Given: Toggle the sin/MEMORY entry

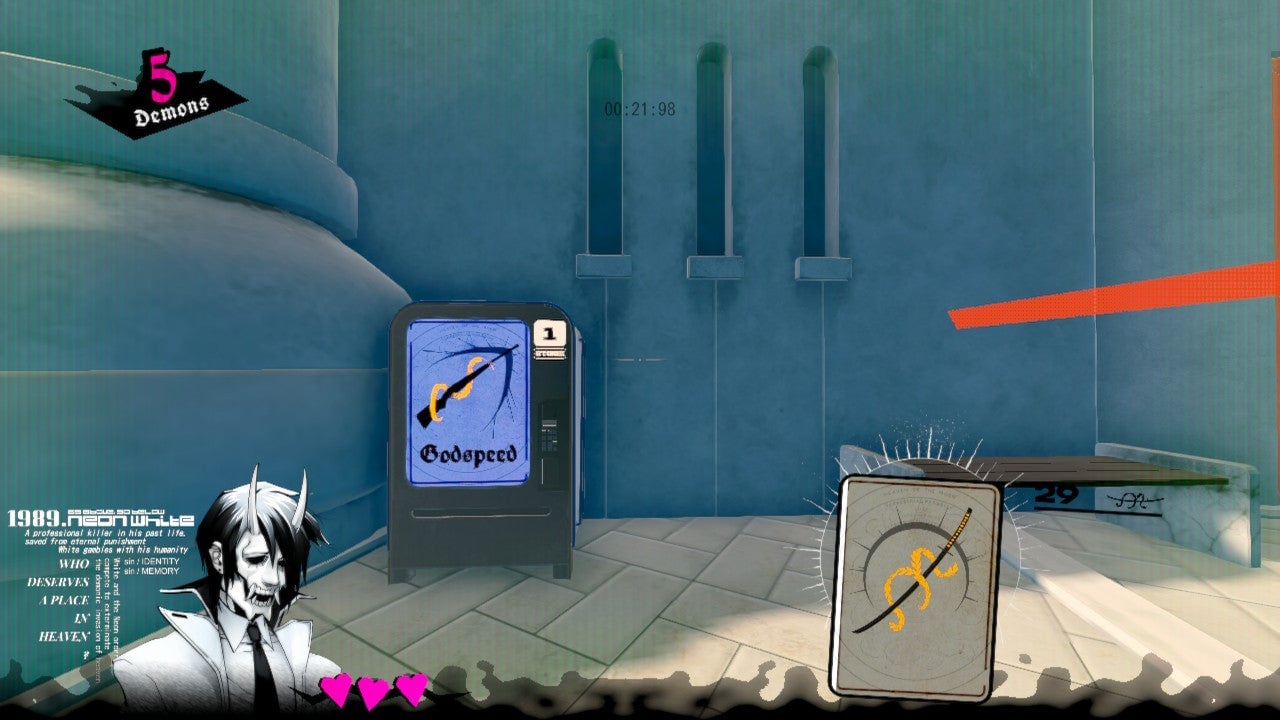Looking at the screenshot, I should tap(151, 572).
